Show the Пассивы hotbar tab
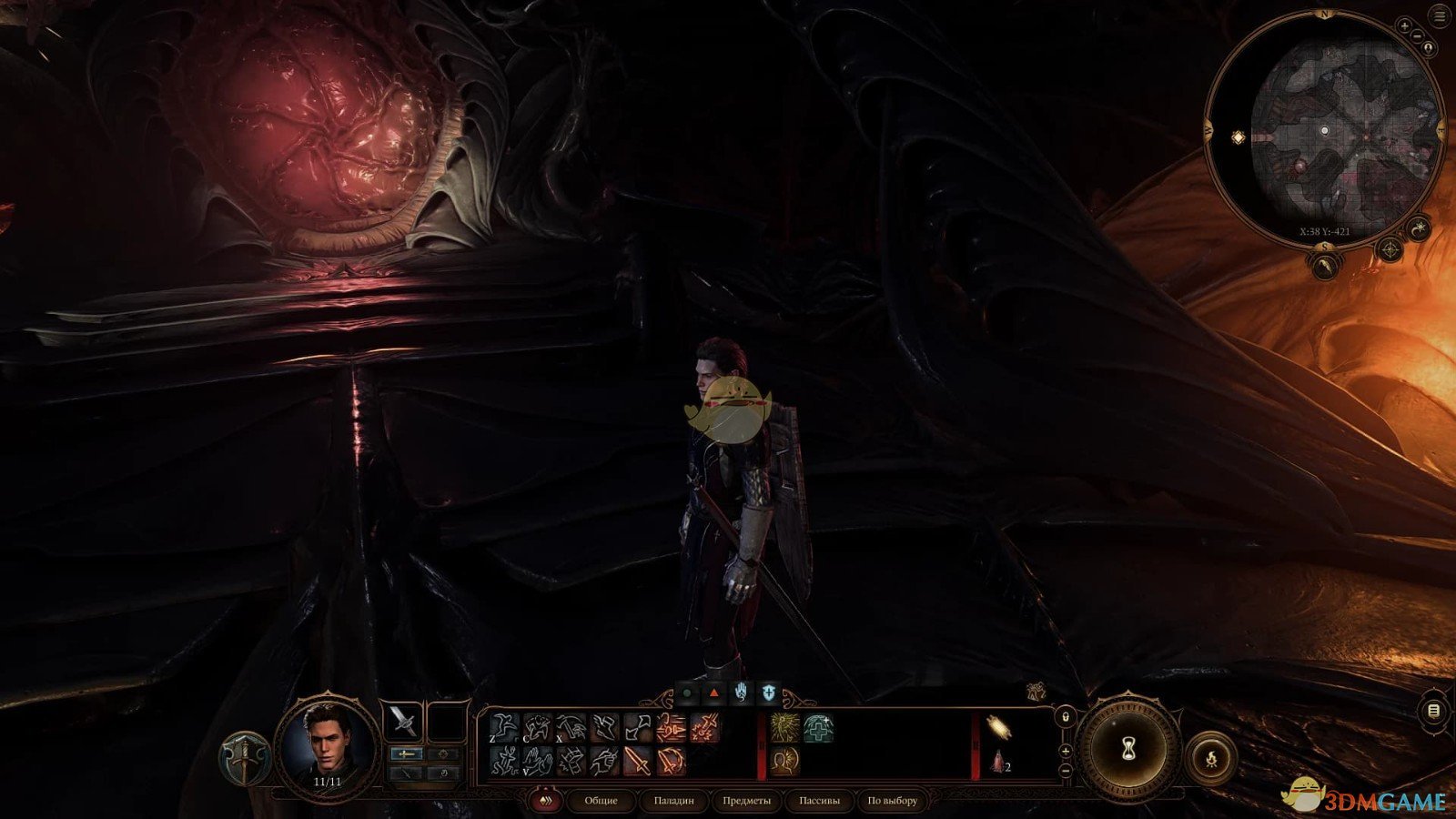Viewport: 1456px width, 819px height. (819, 801)
